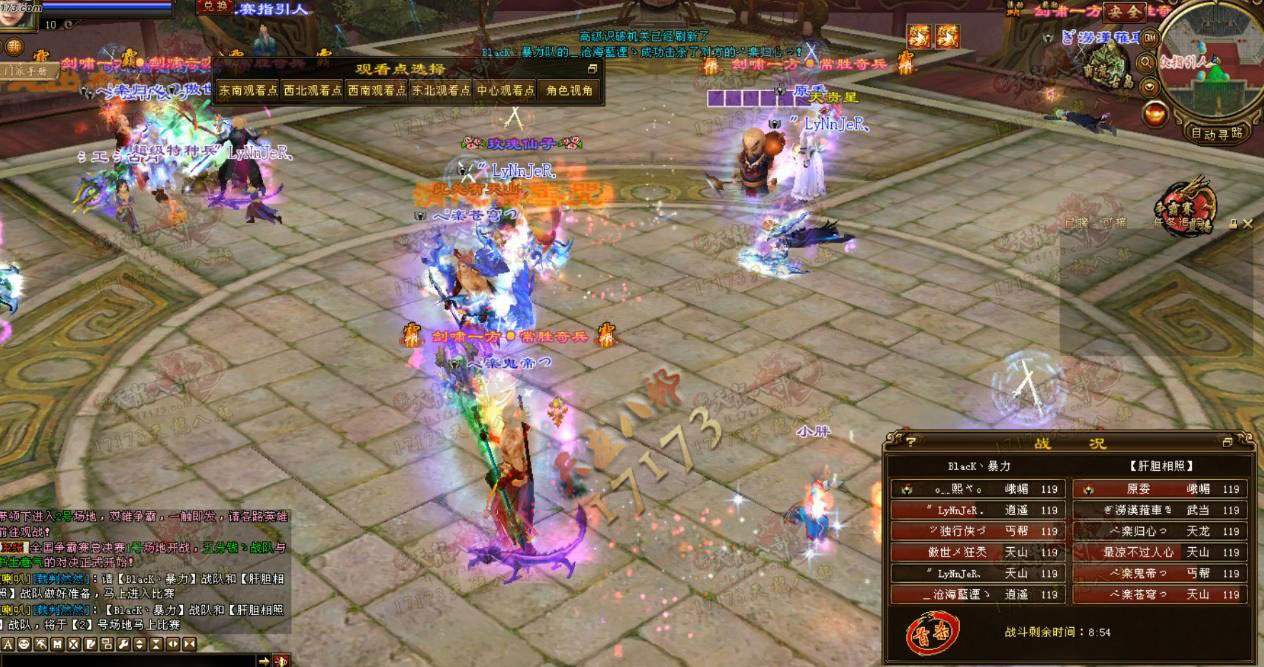Click the 兑换 exchange button at the top
Viewport: 1264px width, 667px height.
[x=212, y=6]
